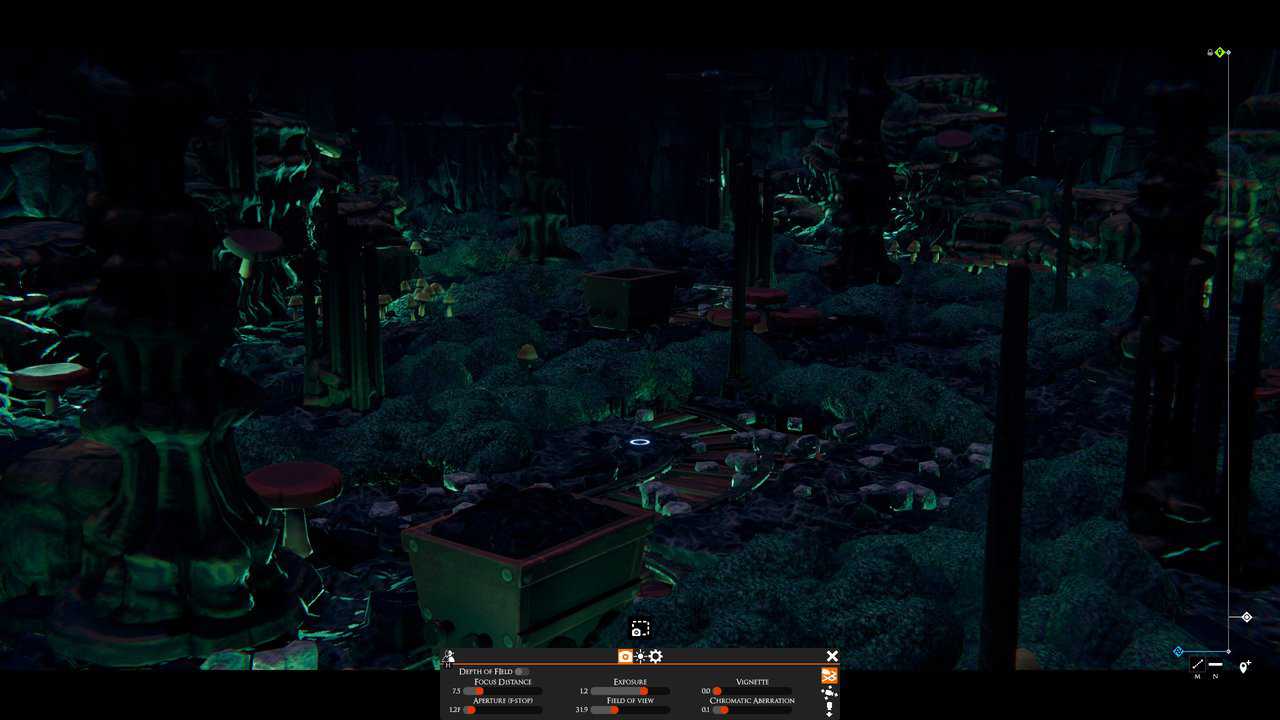Close the photo mode panel
The height and width of the screenshot is (720, 1280).
(x=832, y=654)
